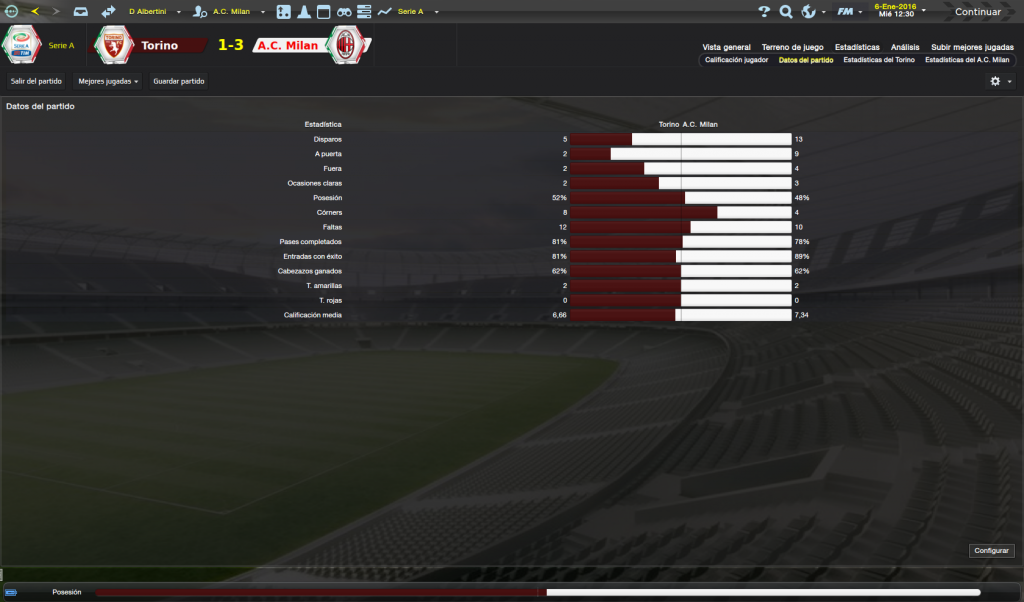
Task: Show the Análisis tab
Action: (905, 47)
